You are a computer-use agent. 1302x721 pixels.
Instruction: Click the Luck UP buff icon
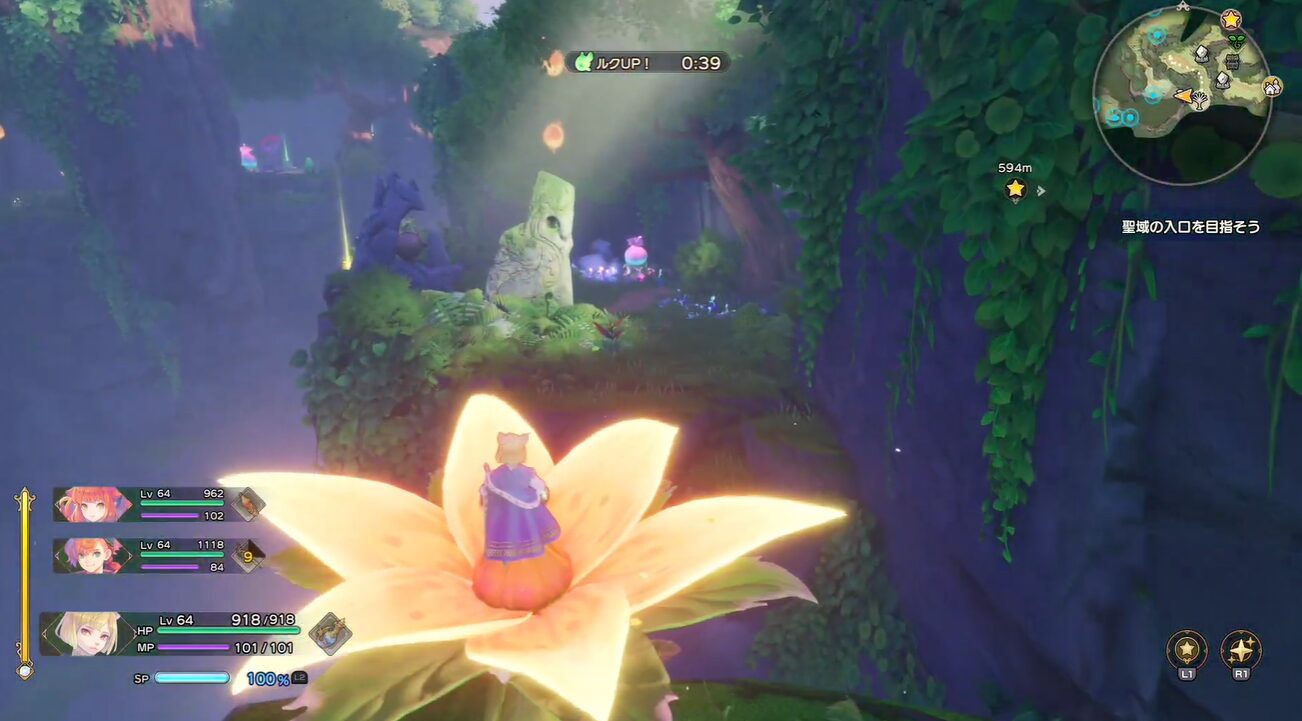tap(581, 63)
